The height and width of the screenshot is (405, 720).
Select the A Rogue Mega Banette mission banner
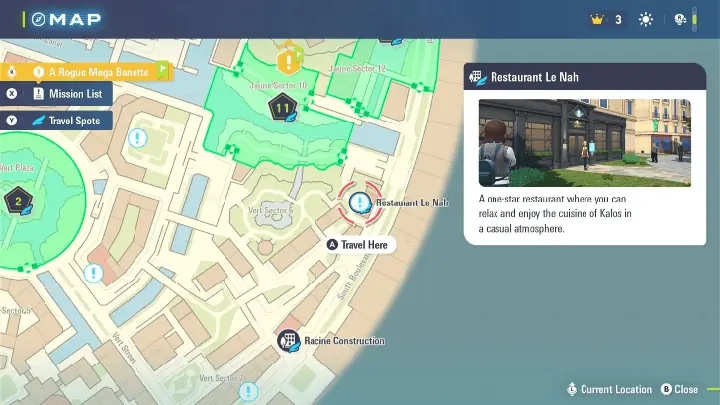coord(86,72)
